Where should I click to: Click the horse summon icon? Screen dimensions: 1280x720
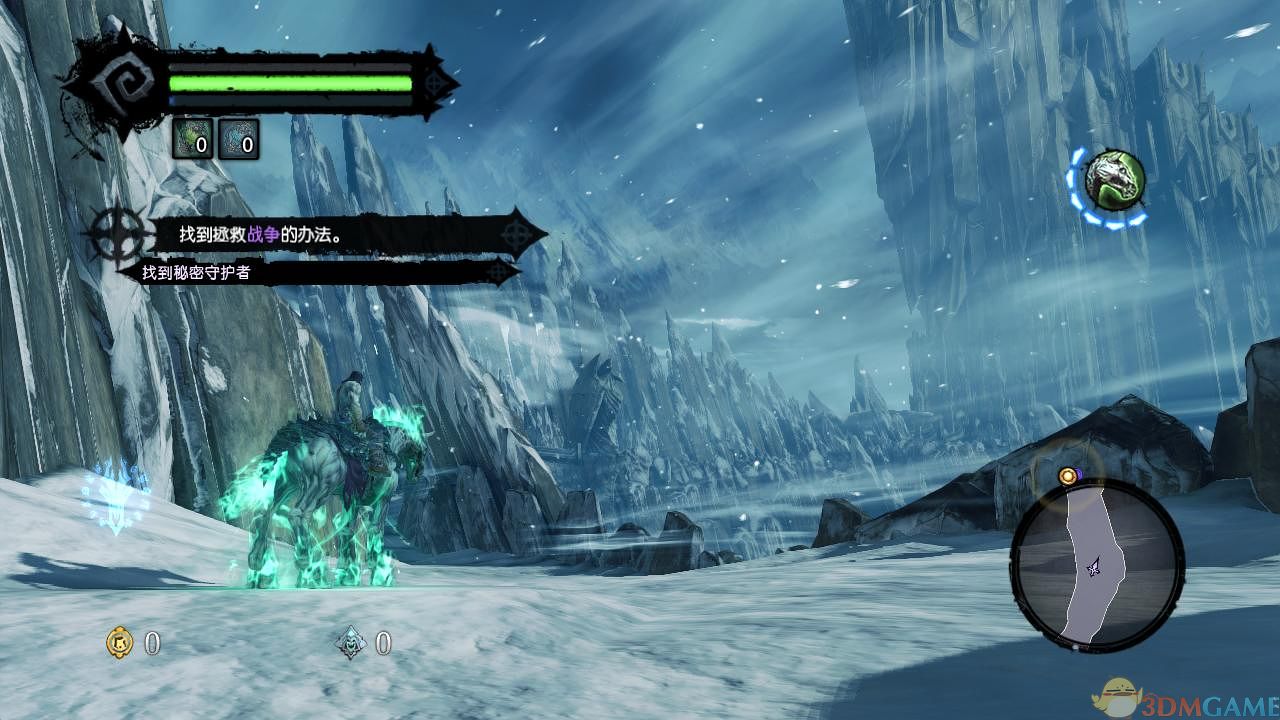[1114, 180]
